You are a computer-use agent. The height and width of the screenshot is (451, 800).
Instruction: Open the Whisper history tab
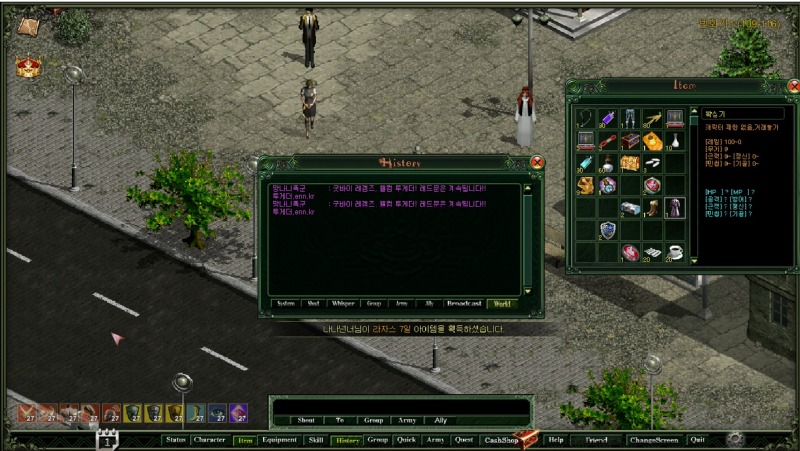pos(343,302)
